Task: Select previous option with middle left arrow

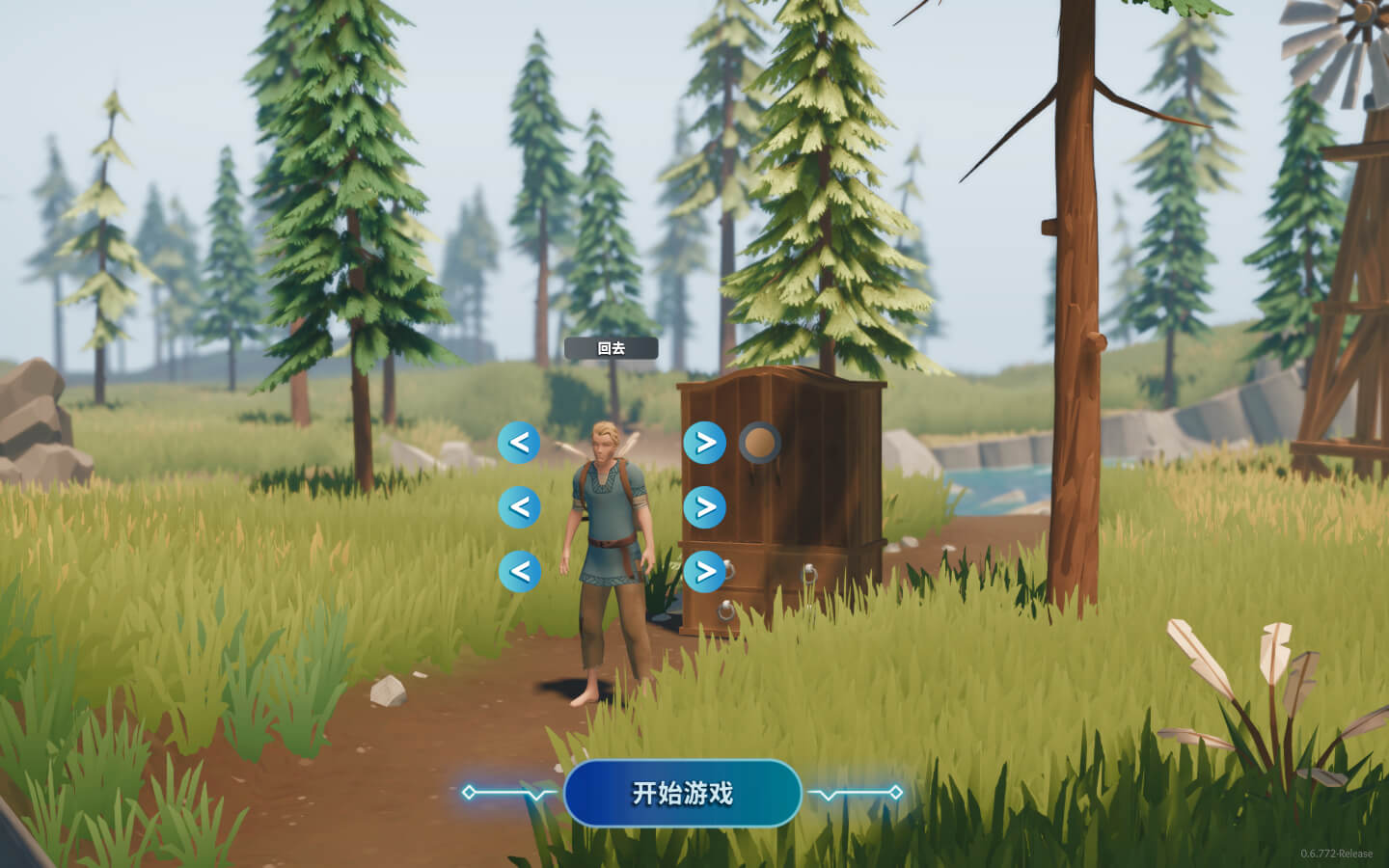Action: [519, 506]
